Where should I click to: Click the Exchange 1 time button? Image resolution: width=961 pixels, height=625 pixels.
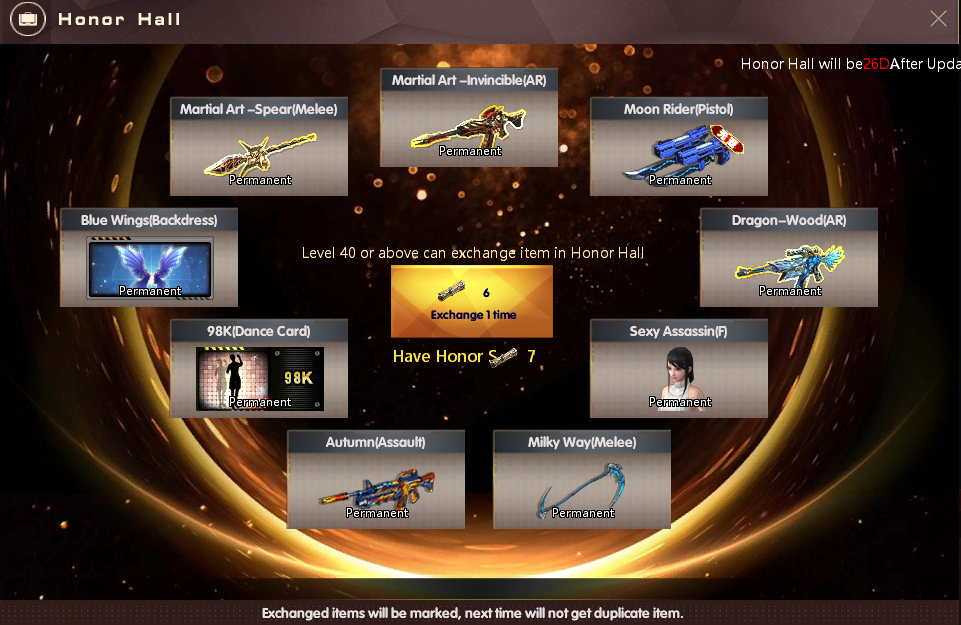tap(472, 301)
